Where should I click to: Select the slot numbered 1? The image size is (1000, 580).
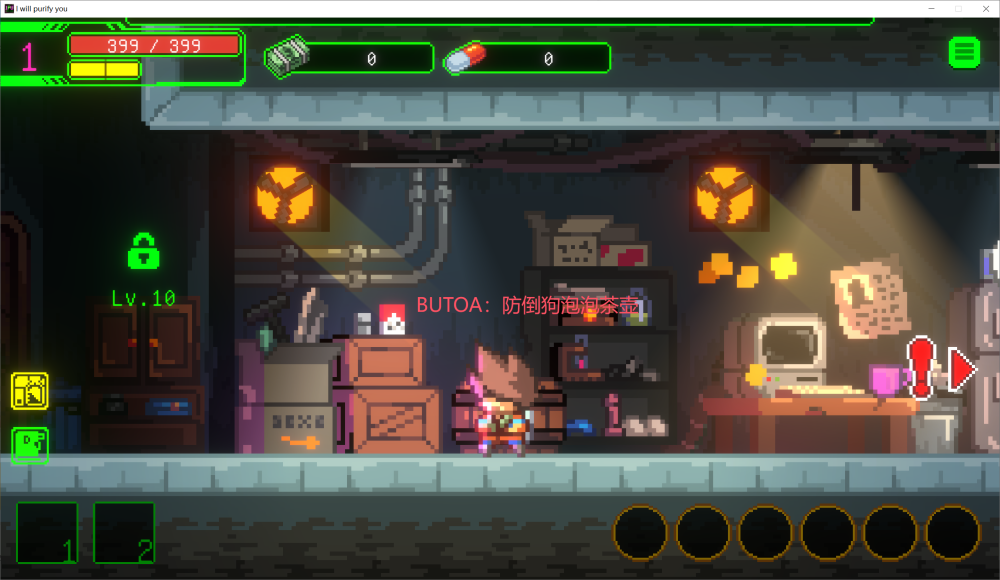[x=47, y=532]
